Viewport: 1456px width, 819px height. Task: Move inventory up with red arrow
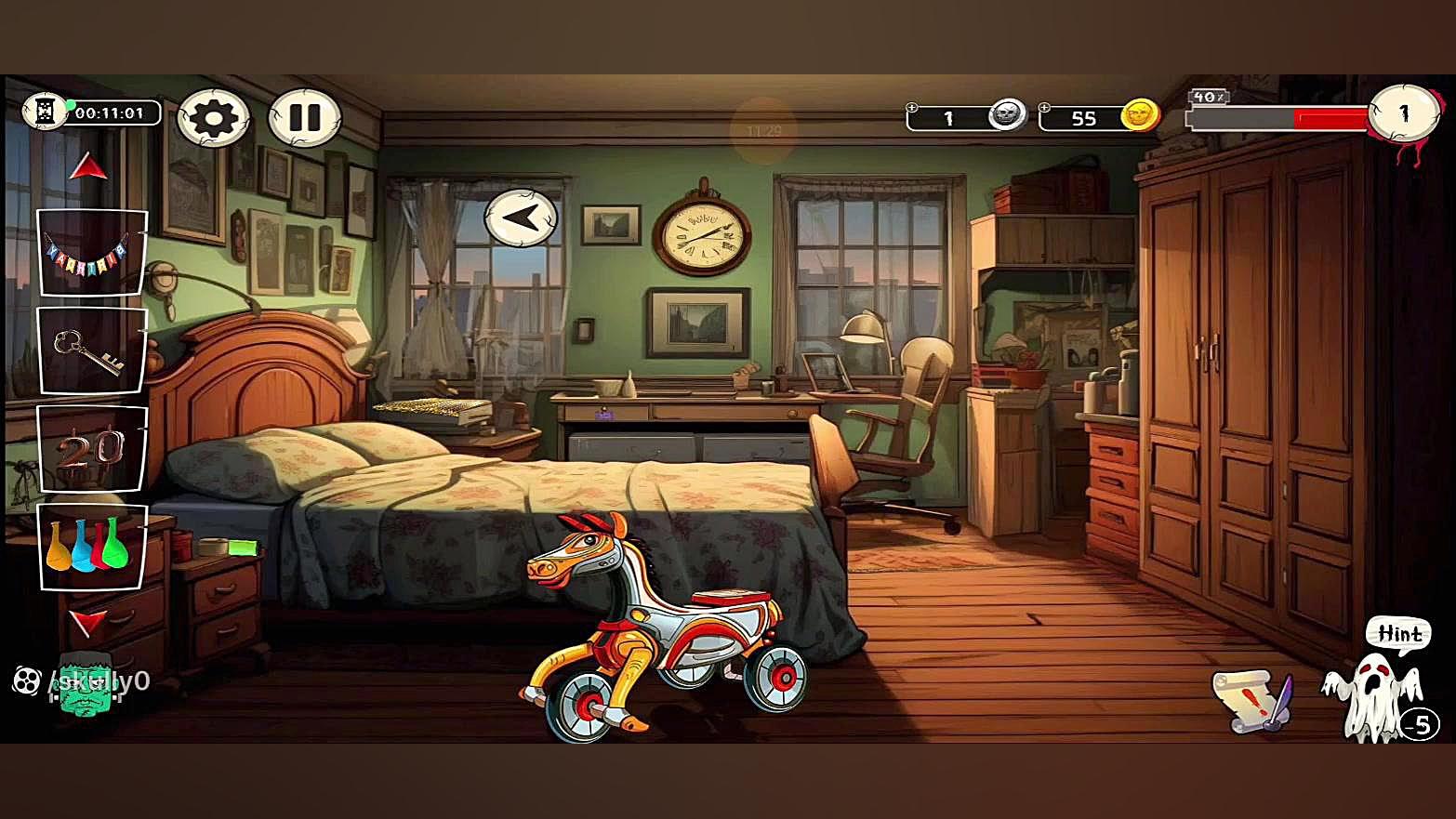pos(89,167)
